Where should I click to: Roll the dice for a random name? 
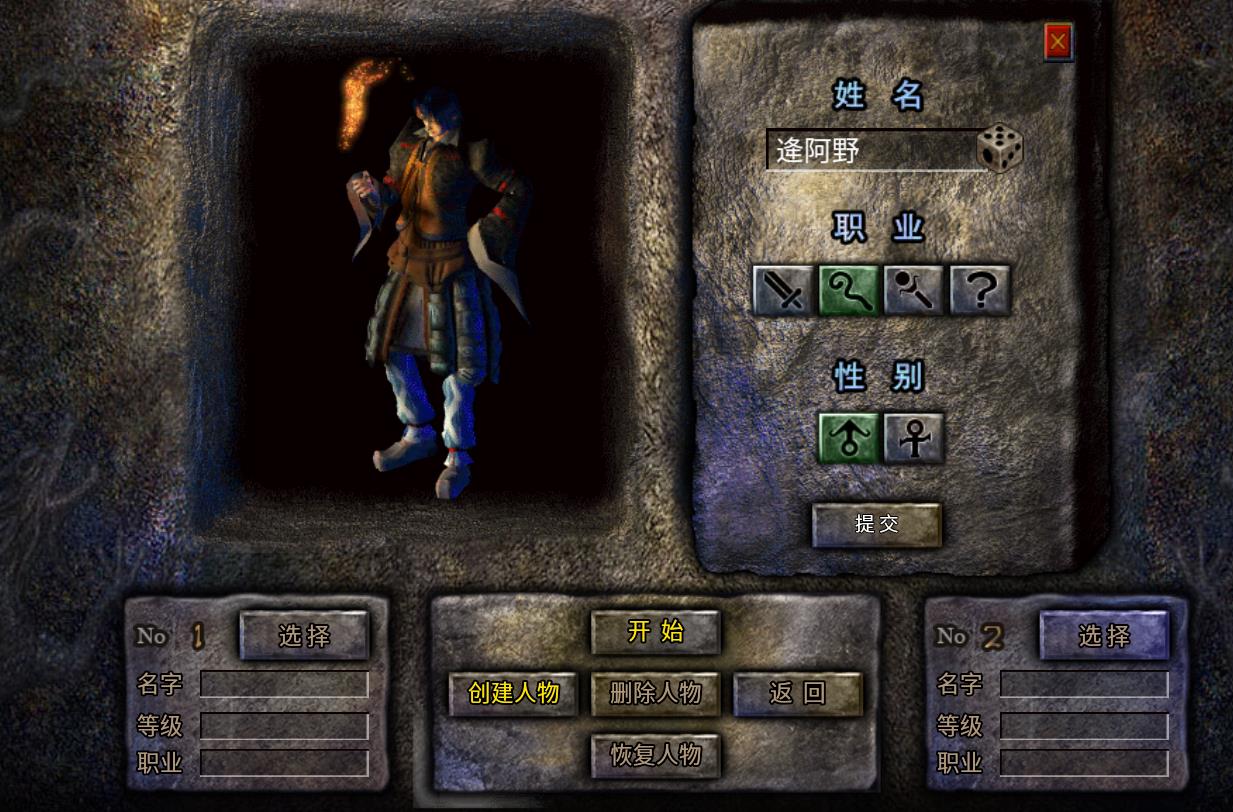[1000, 148]
